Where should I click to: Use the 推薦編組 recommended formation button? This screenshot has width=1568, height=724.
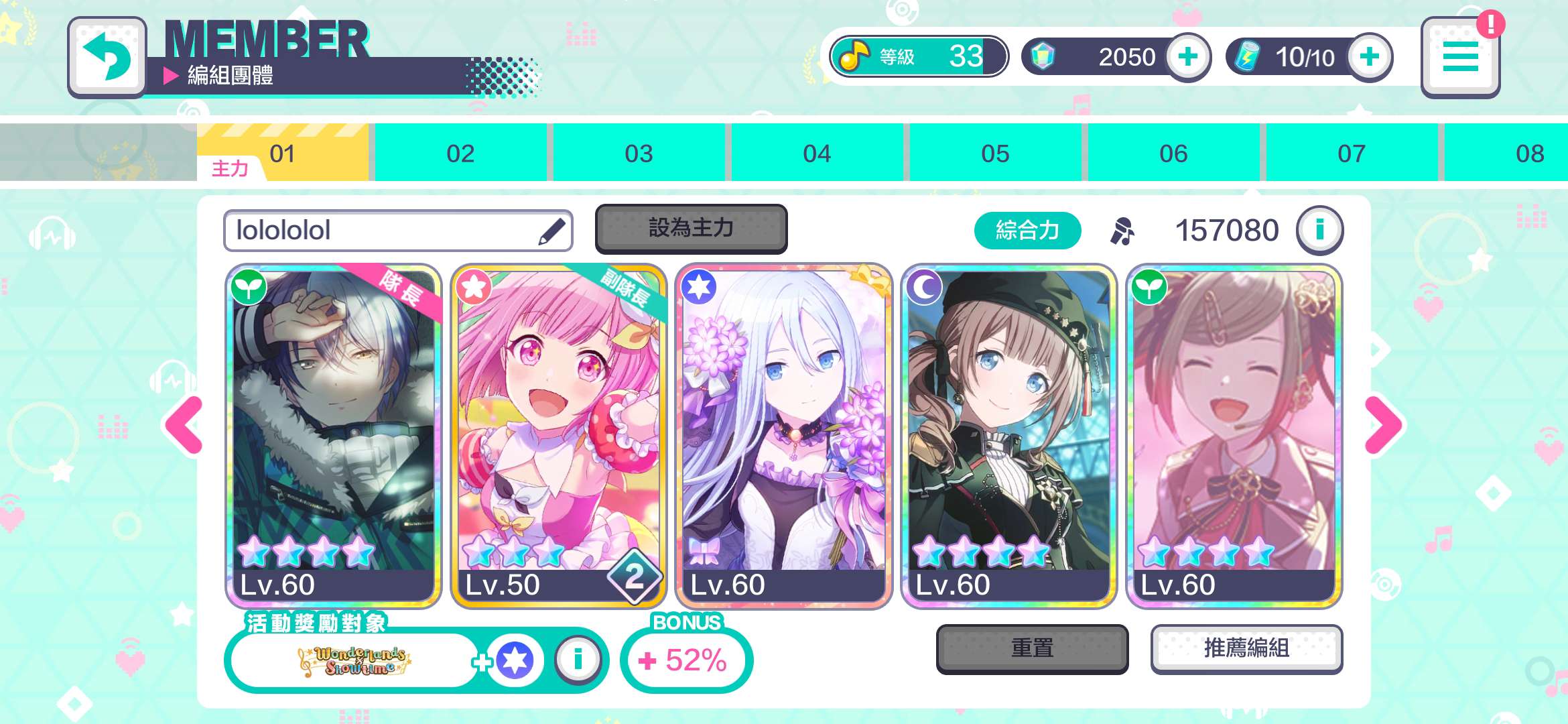[1246, 648]
